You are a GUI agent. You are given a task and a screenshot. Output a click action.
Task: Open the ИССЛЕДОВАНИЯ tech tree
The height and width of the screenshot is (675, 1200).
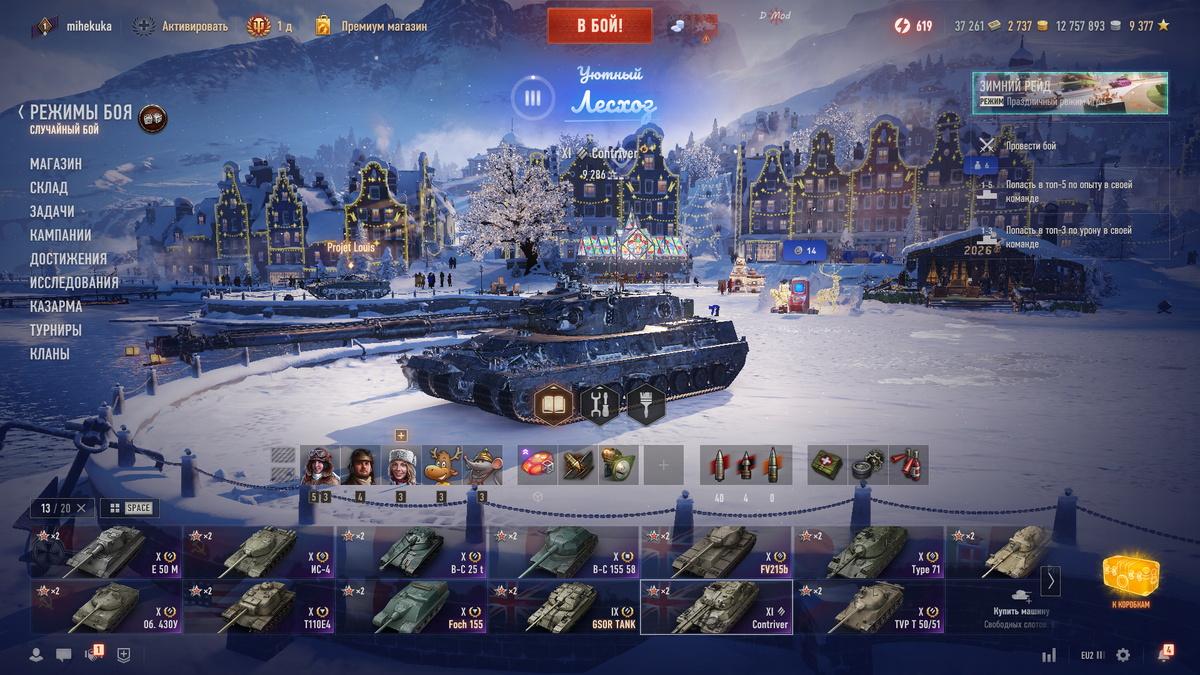74,283
